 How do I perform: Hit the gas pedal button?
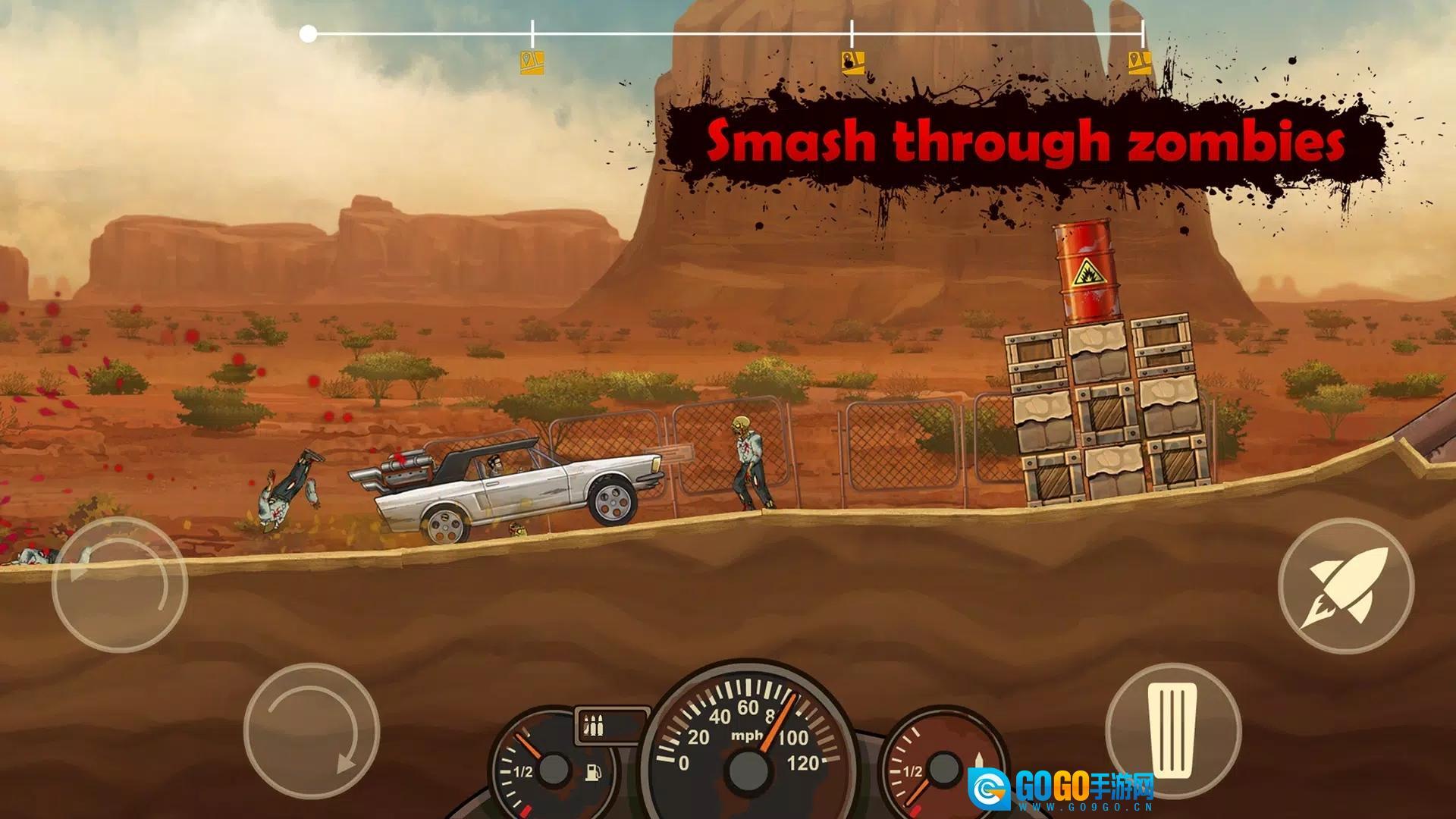pos(1172,730)
